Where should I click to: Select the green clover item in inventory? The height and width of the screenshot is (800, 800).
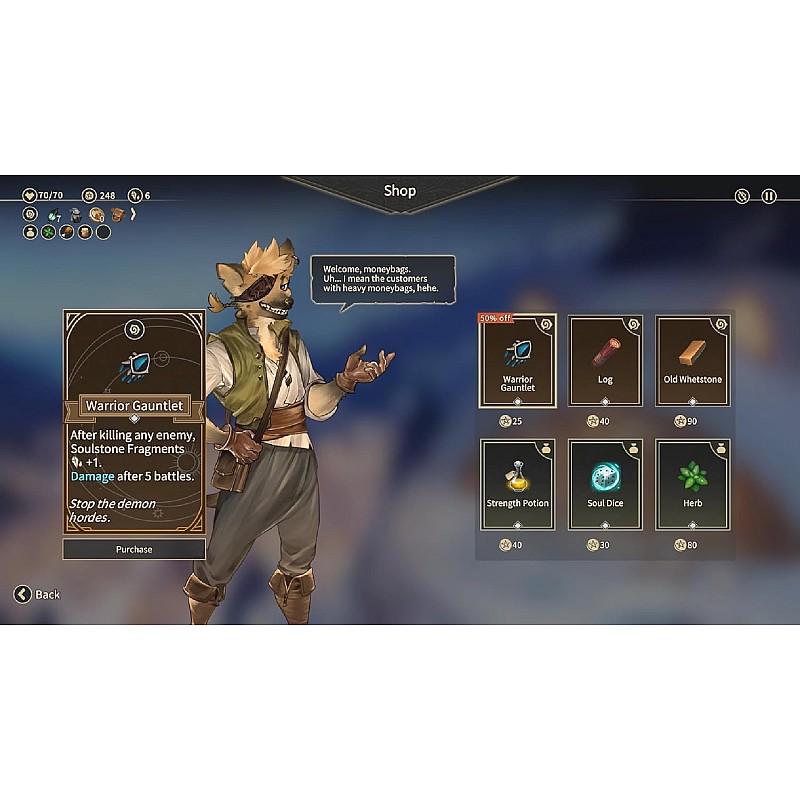48,232
